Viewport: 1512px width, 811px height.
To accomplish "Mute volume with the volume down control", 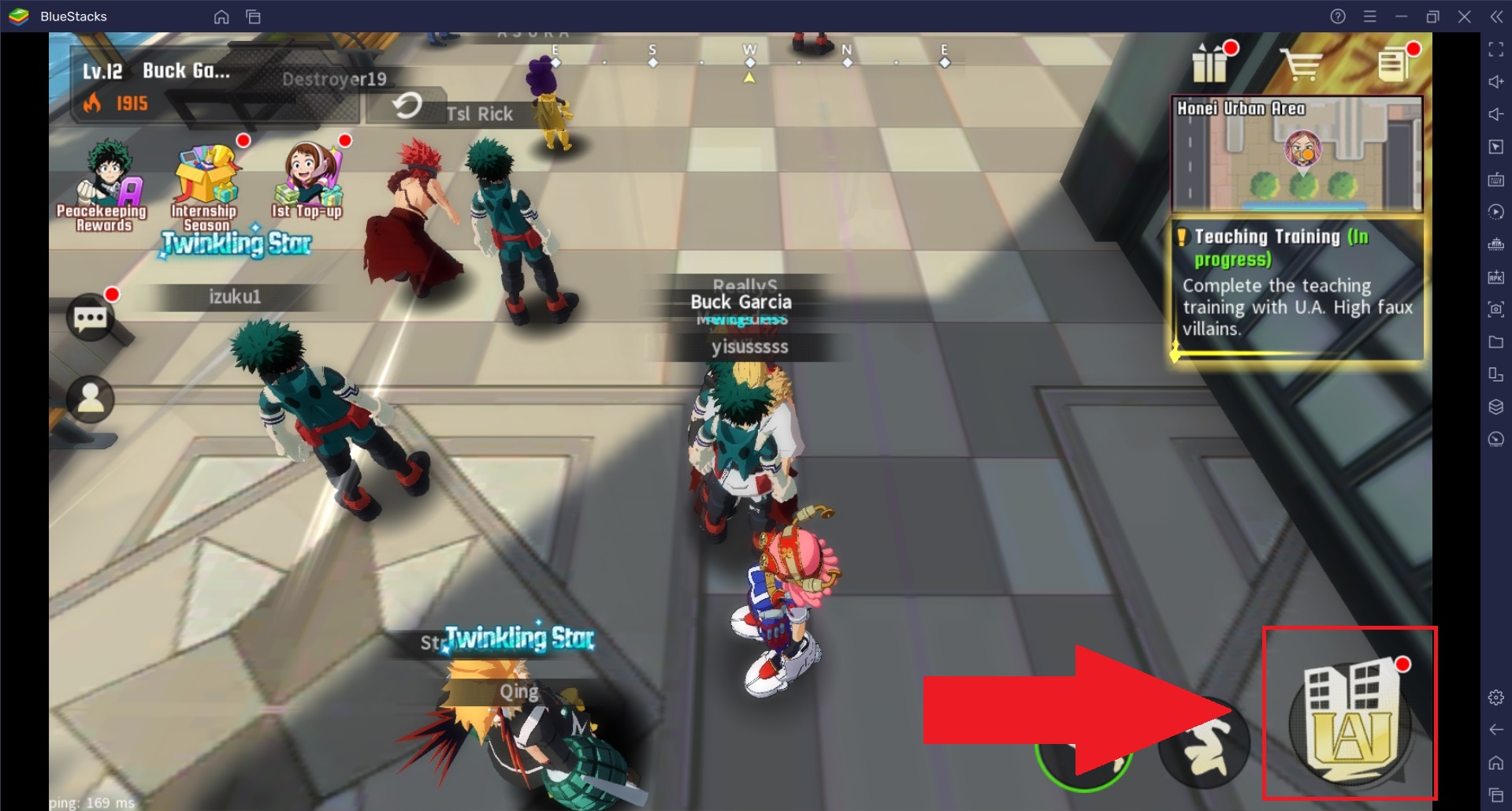I will pyautogui.click(x=1495, y=113).
